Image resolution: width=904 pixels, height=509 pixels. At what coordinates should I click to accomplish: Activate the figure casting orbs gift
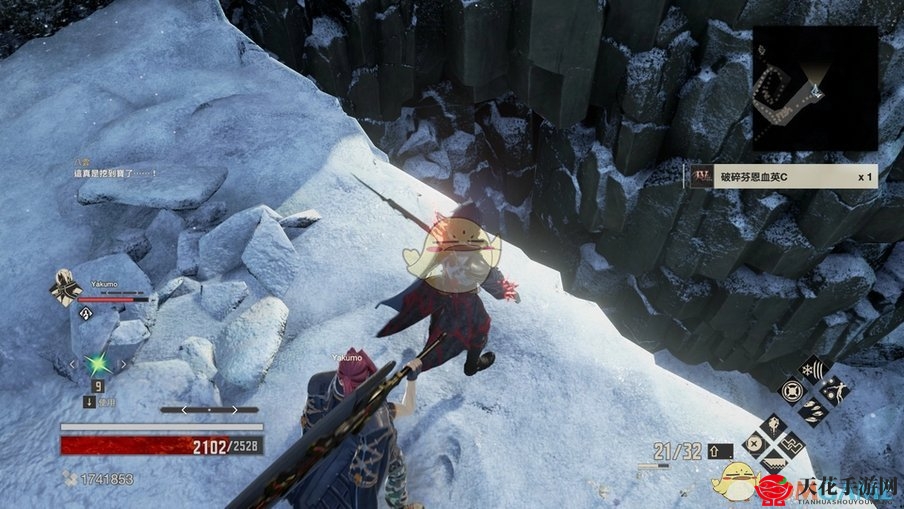point(834,391)
